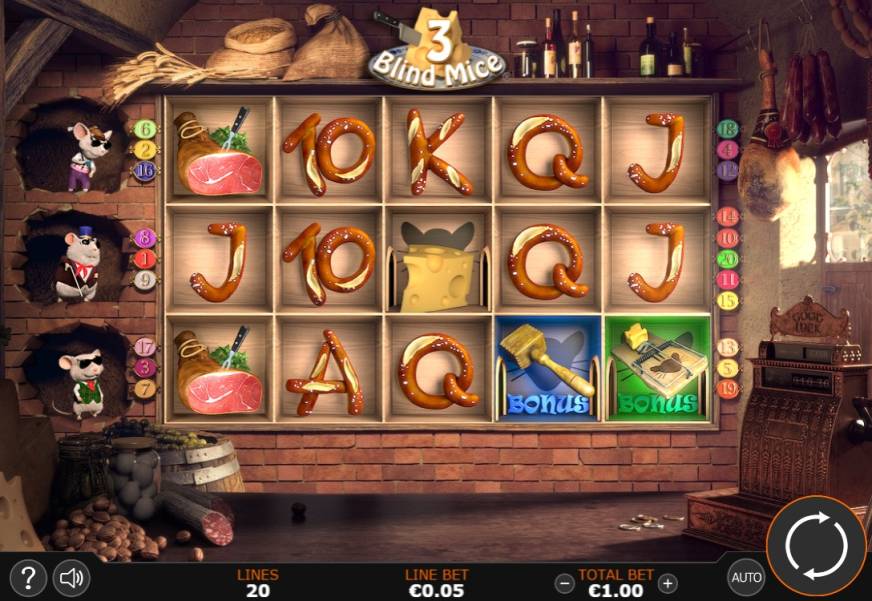Select the payline 17 marker
This screenshot has height=601, width=872.
click(145, 347)
